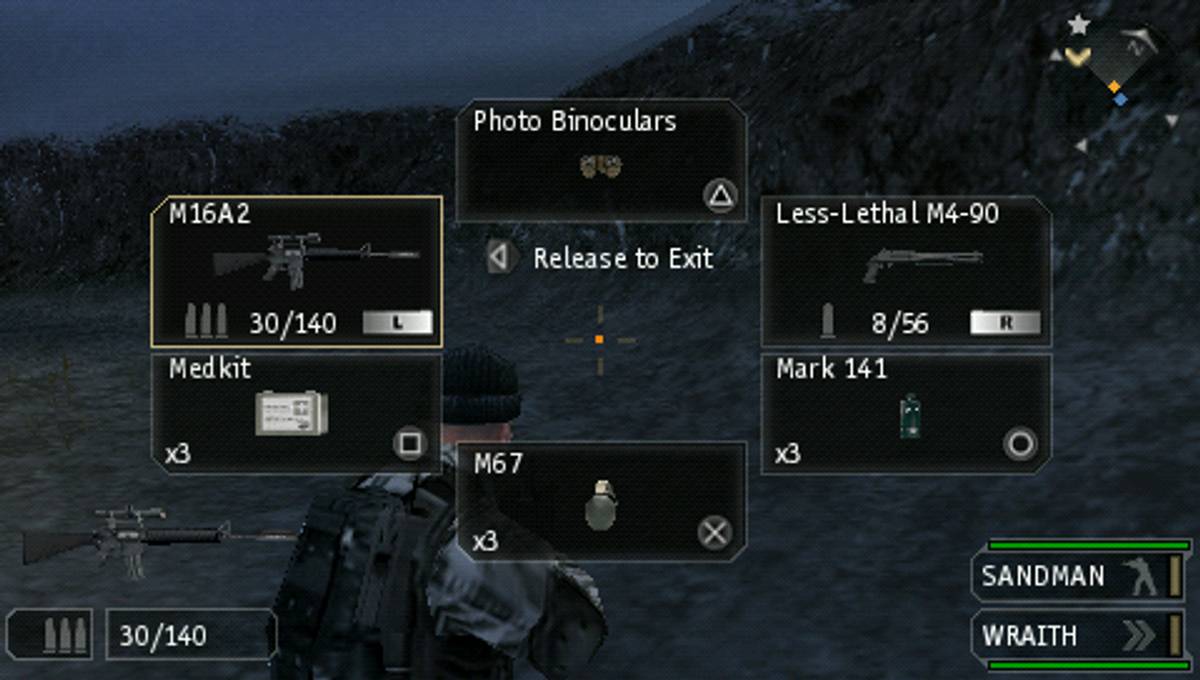Screen dimensions: 1200x680
Task: Equip the Less-Lethal M4-90 shotgun
Action: [x=906, y=271]
